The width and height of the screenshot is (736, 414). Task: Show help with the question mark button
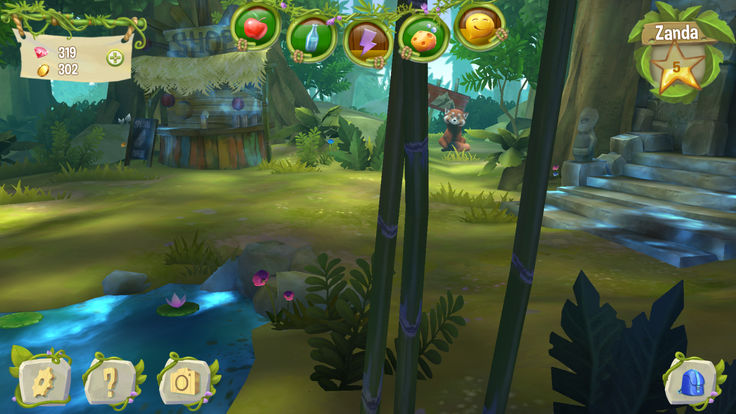112,379
